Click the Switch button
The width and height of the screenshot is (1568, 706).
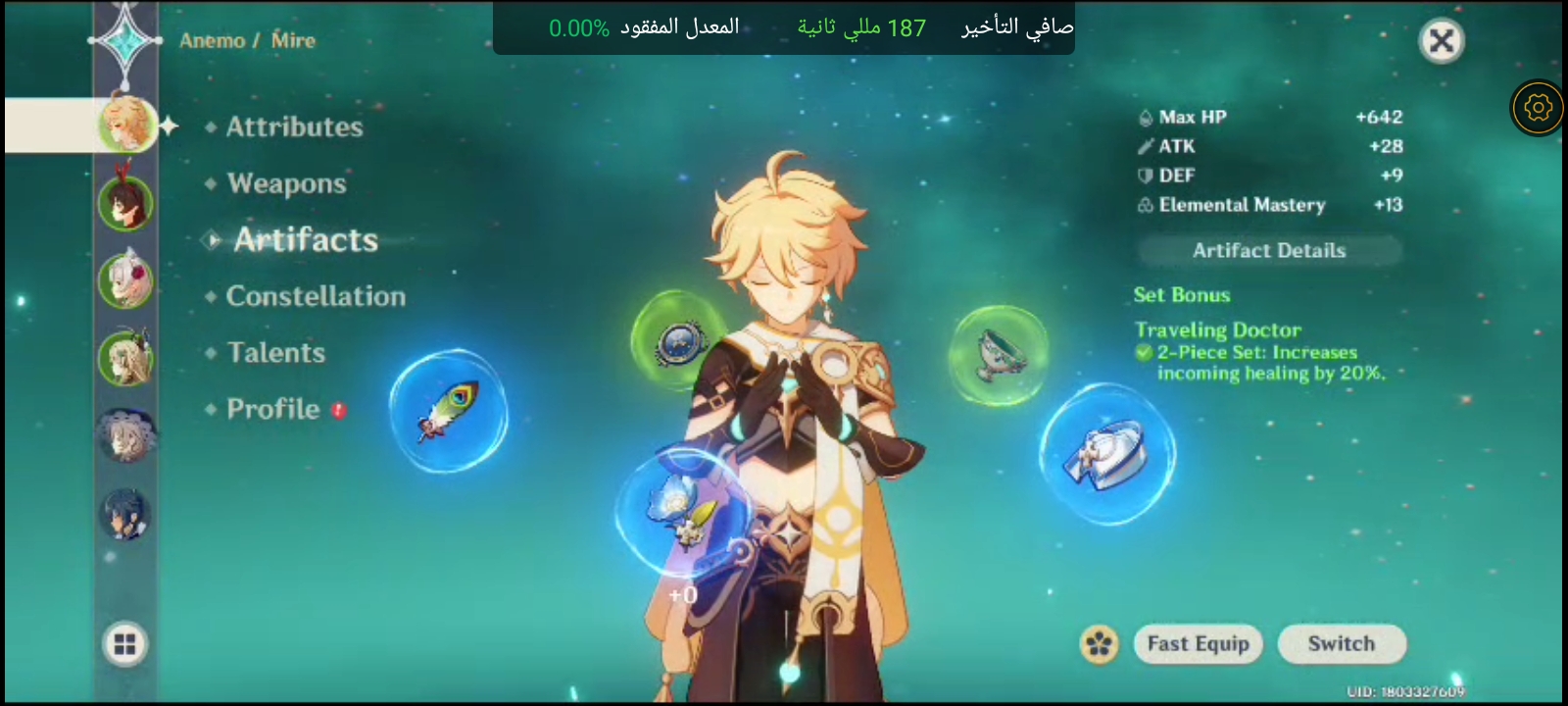pos(1341,643)
